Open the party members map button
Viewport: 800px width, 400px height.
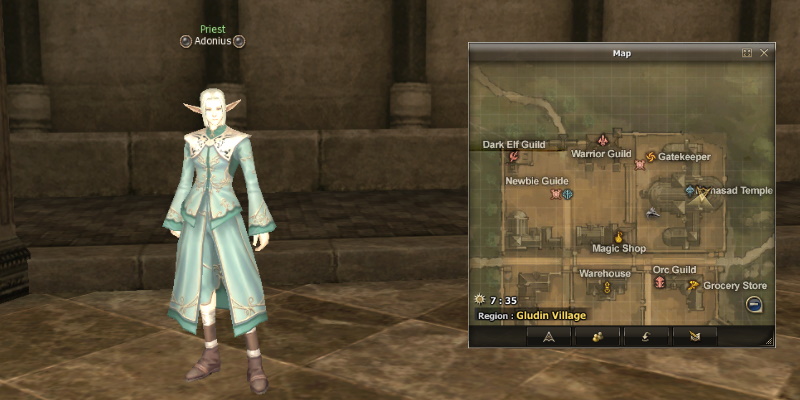[x=597, y=337]
